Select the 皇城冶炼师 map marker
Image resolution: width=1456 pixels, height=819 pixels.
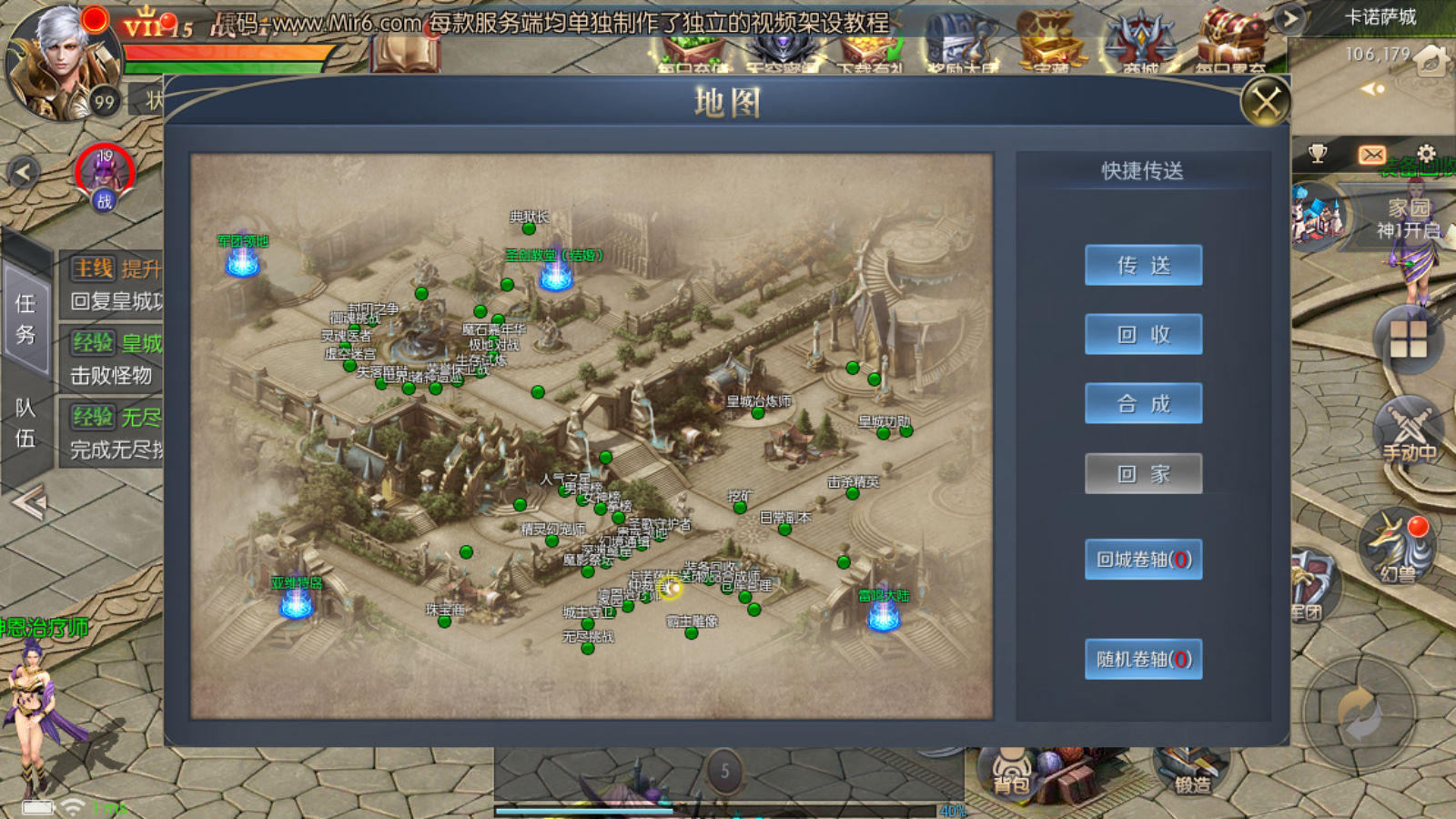tap(757, 413)
